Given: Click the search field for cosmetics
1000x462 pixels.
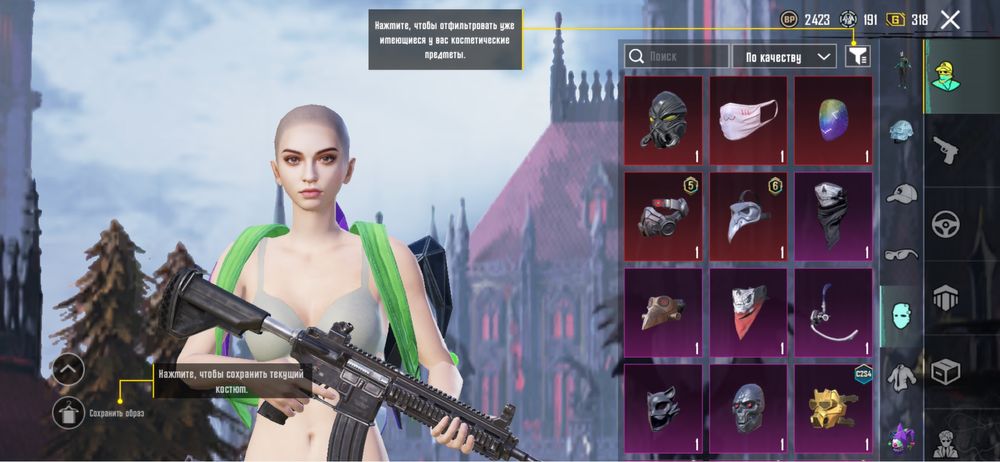Looking at the screenshot, I should (x=675, y=57).
